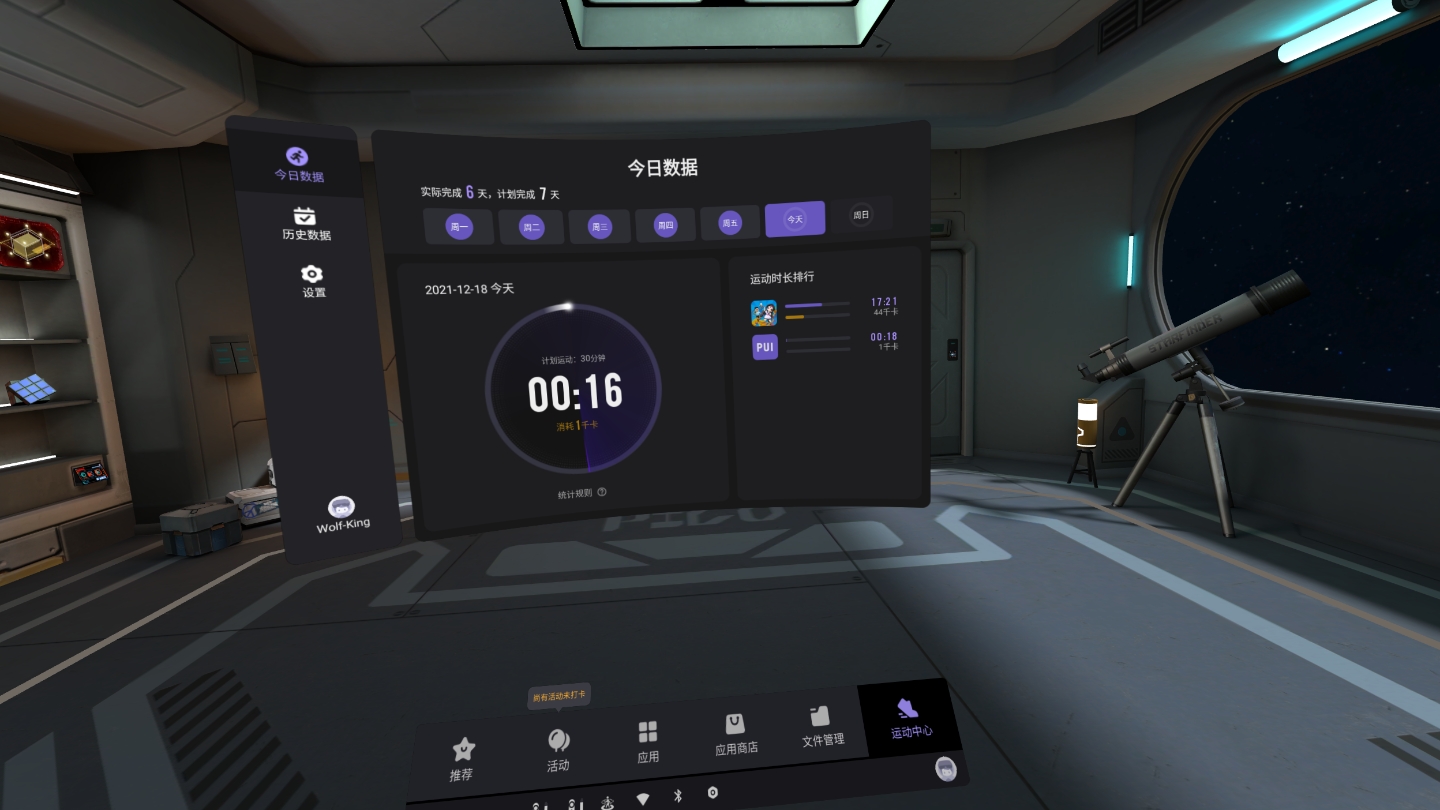Open the quick settings nut icon
Image resolution: width=1440 pixels, height=810 pixels.
click(x=712, y=793)
